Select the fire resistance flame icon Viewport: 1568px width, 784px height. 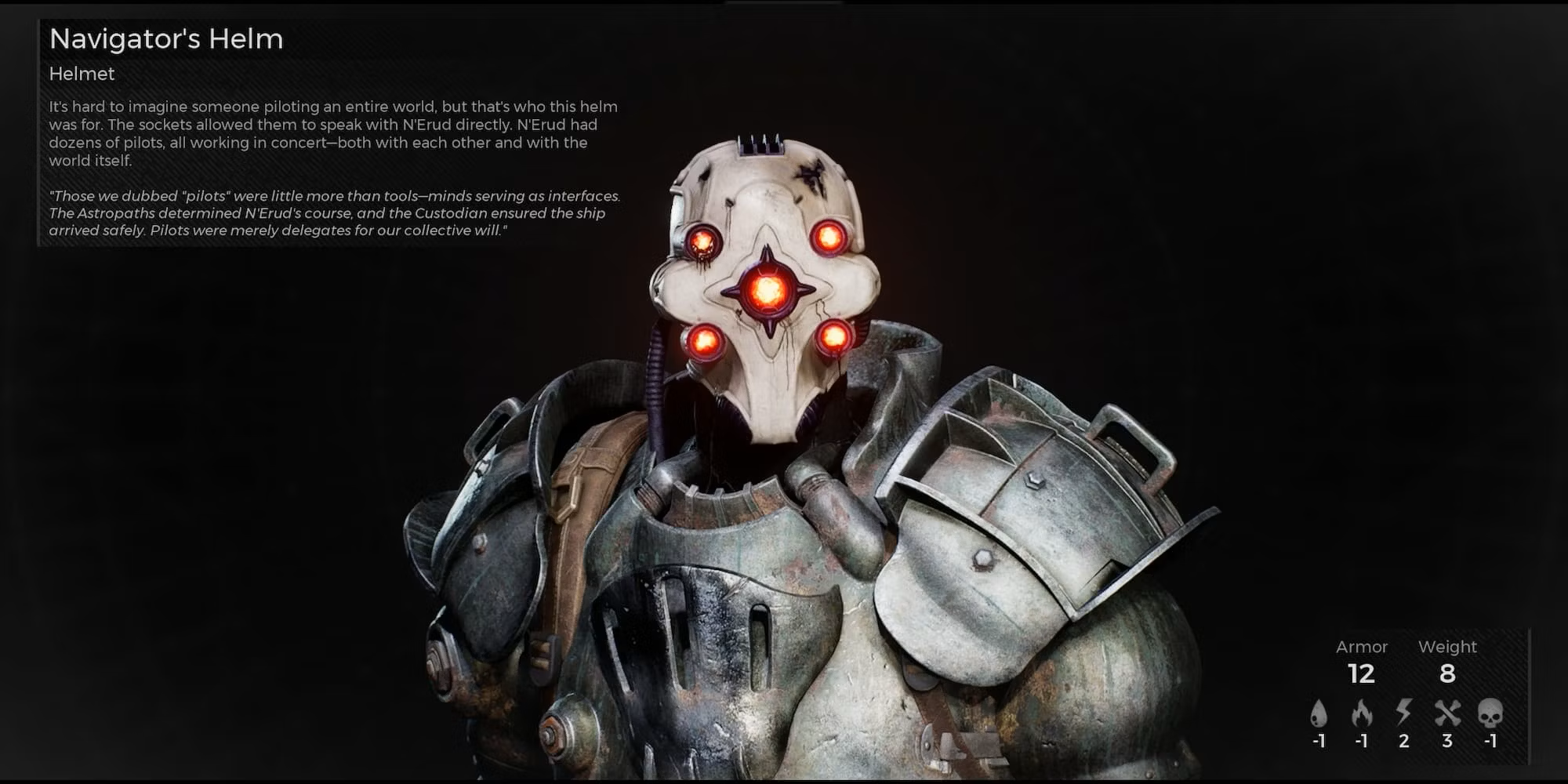pos(1362,713)
